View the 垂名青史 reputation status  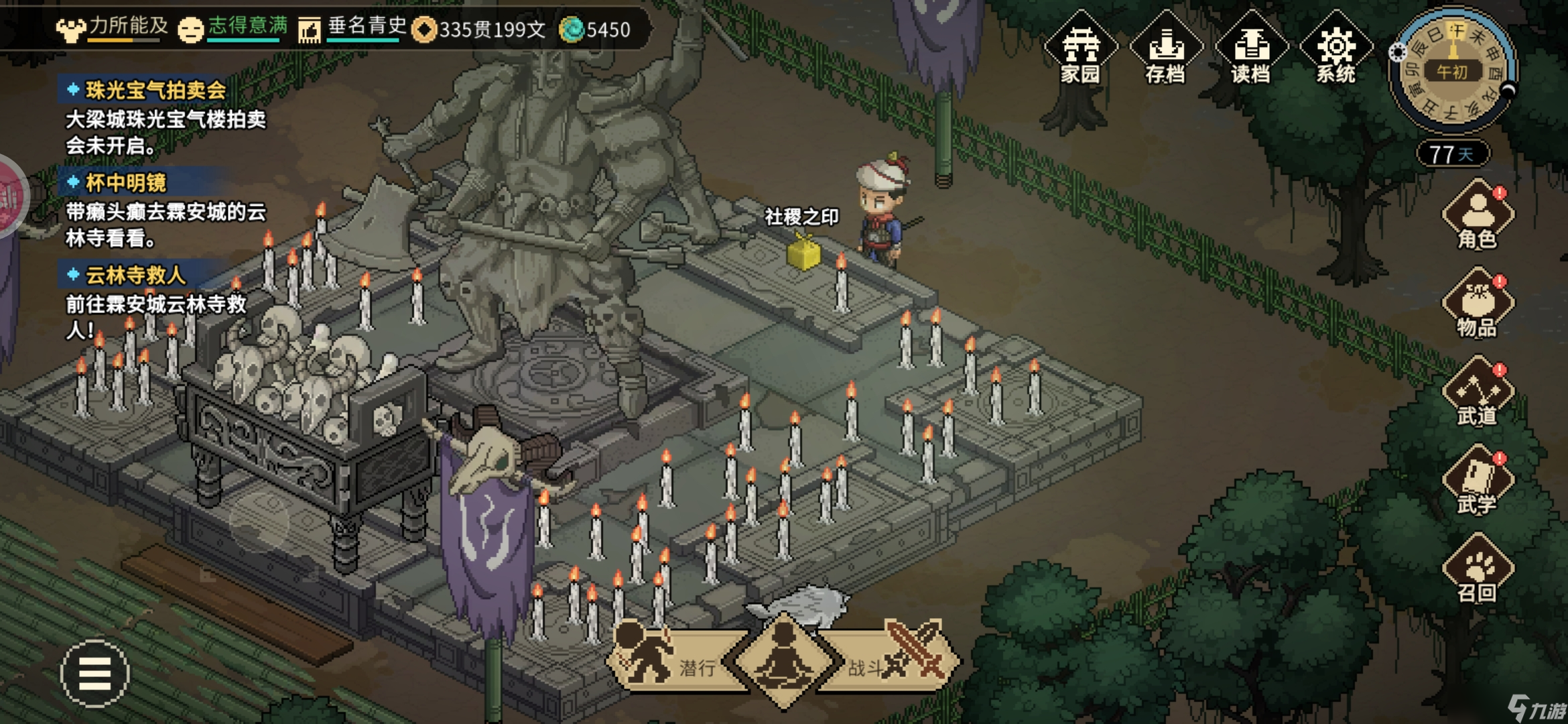(x=353, y=28)
